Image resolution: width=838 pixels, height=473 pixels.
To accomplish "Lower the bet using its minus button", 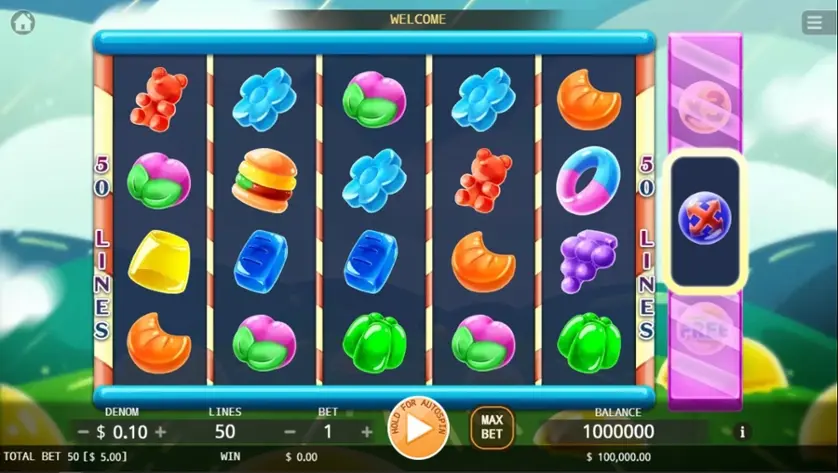I will [290, 432].
